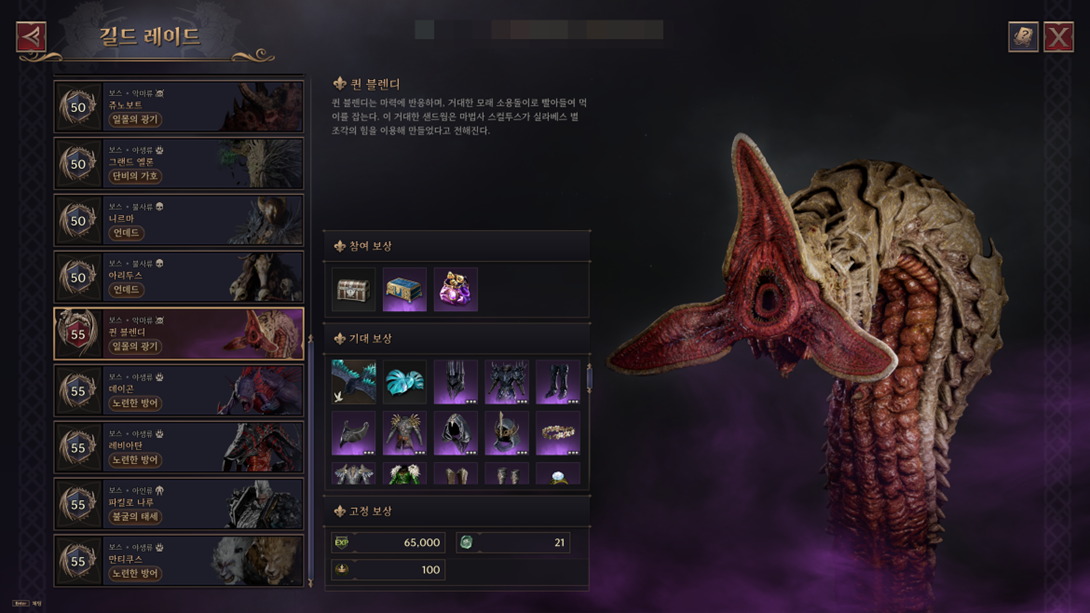The height and width of the screenshot is (613, 1090).
Task: Choose the 그랜드 엘룬 boss entry
Action: (x=179, y=164)
